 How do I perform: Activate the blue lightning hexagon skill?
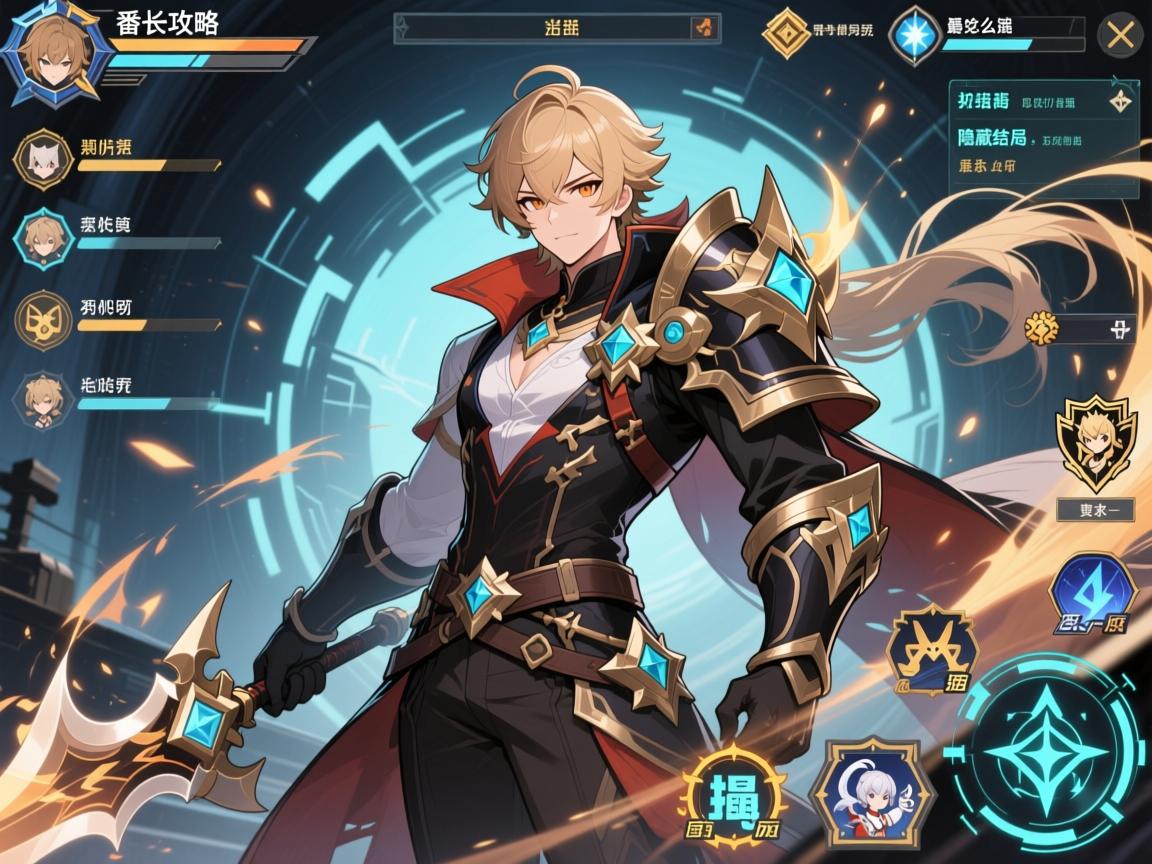coord(1092,595)
